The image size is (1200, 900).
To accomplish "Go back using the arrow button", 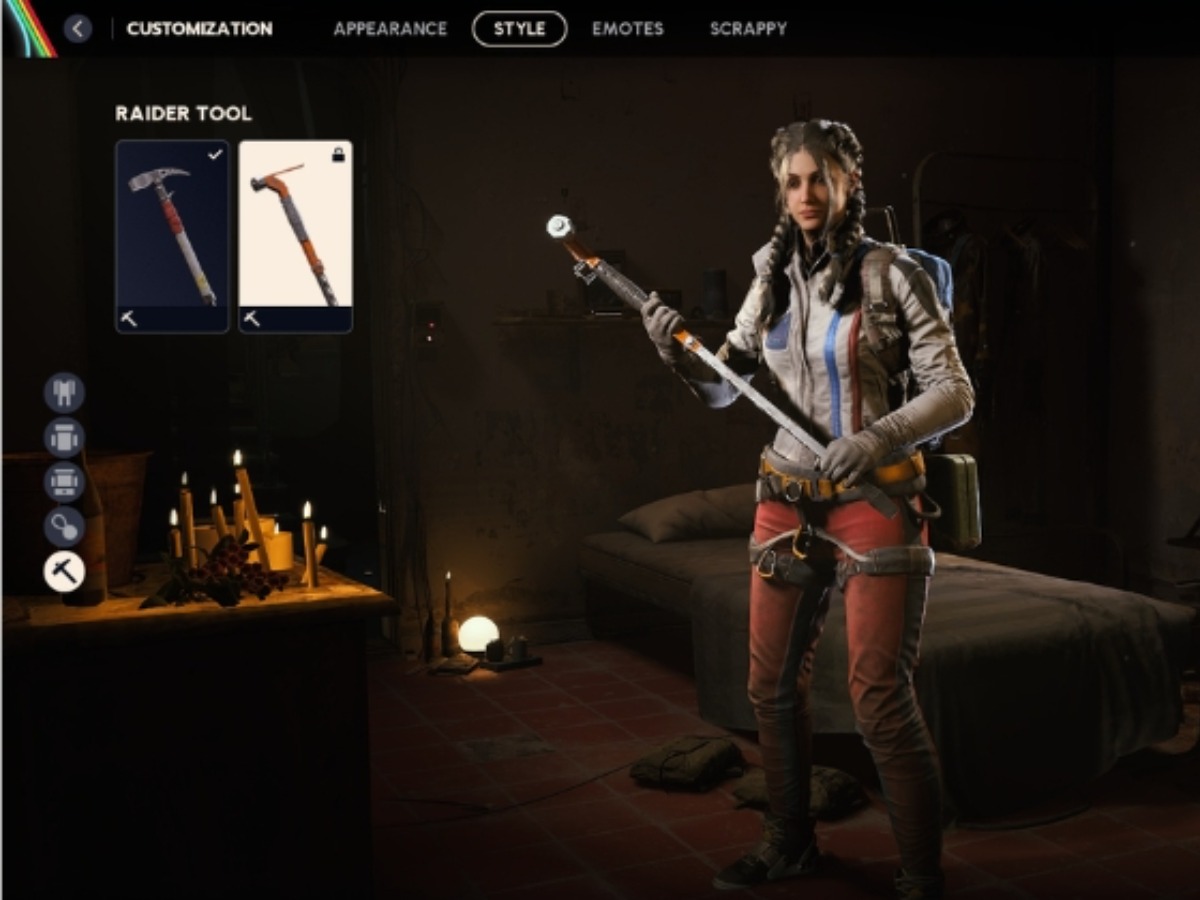I will click(78, 28).
